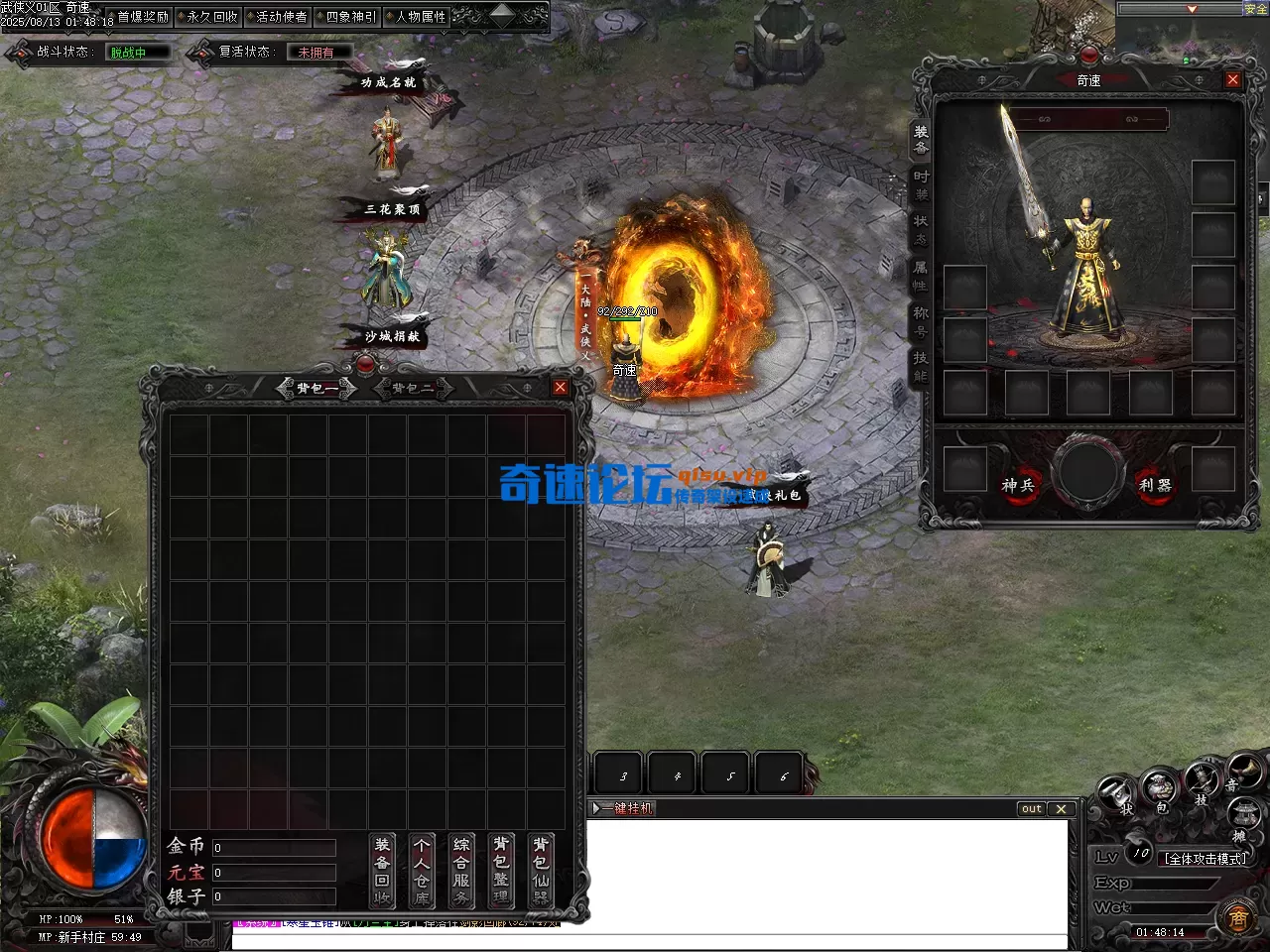1270x952 pixels.
Task: Close the backpack window
Action: pyautogui.click(x=560, y=388)
